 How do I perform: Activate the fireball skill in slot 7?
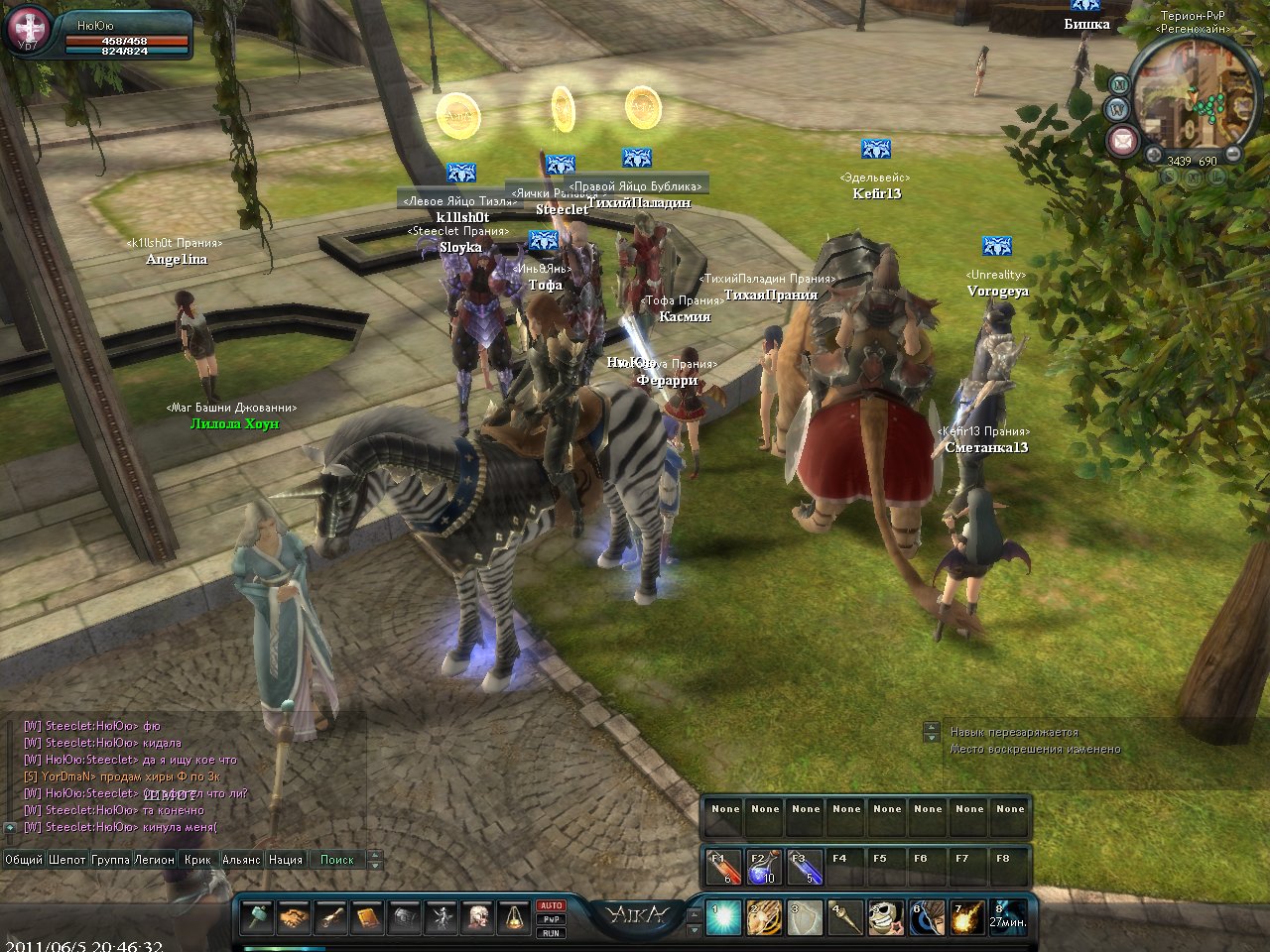[x=967, y=918]
